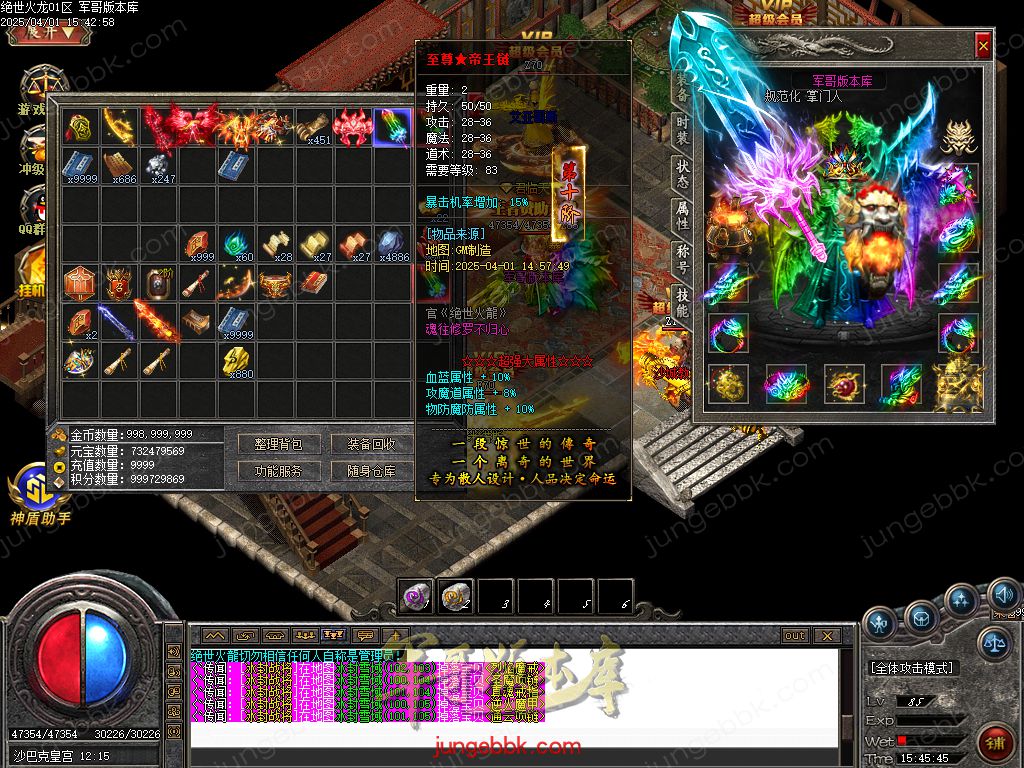Close the chat window with X button
This screenshot has height=768, width=1024.
[x=826, y=635]
